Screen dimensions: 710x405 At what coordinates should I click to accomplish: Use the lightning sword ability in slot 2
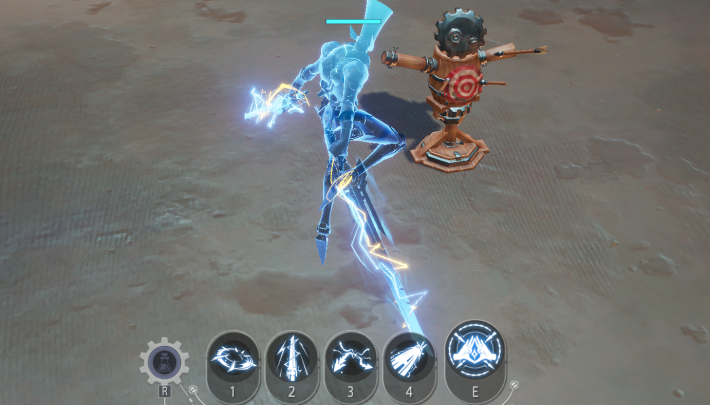(x=292, y=357)
